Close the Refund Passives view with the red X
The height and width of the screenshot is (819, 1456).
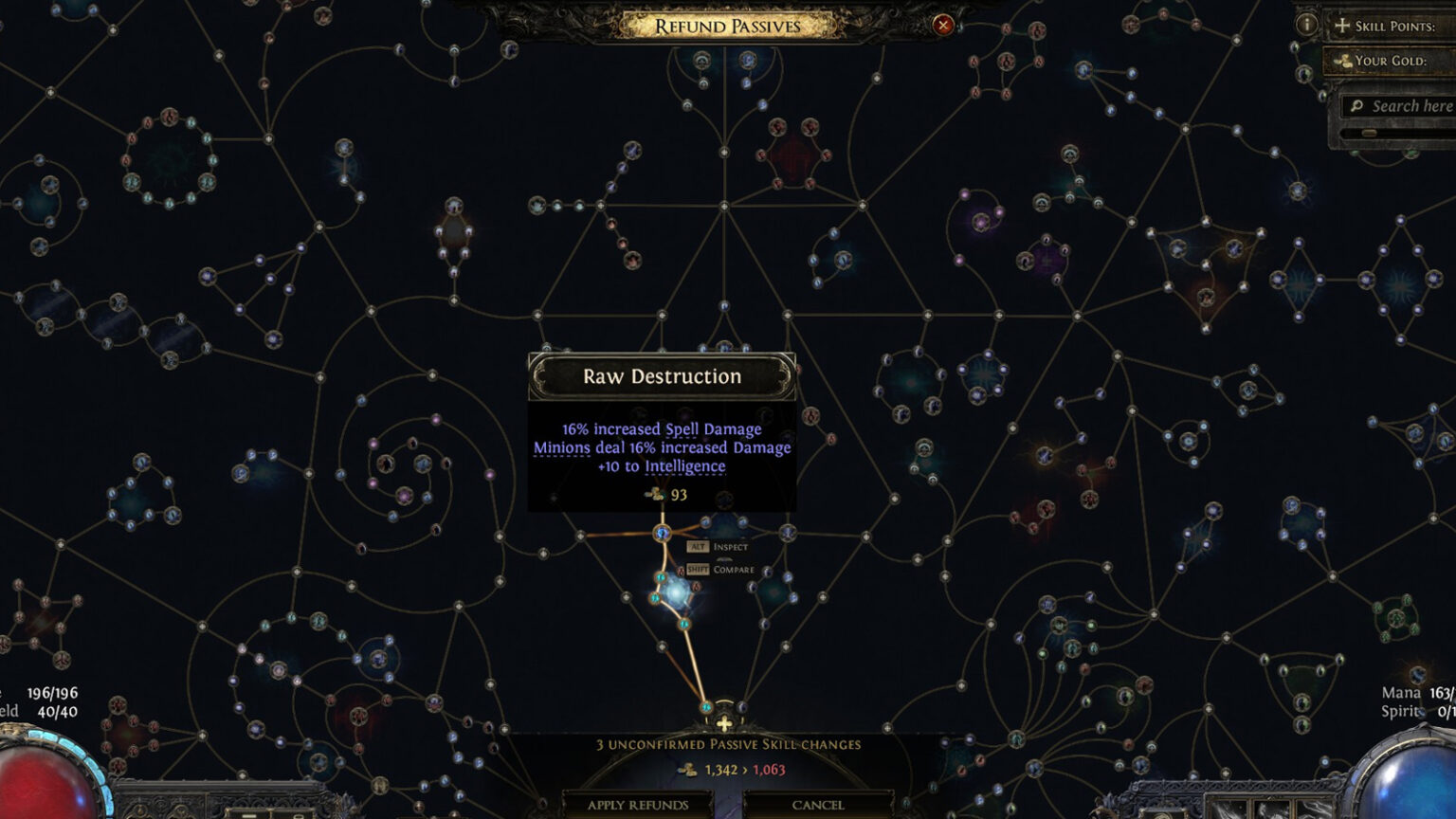pyautogui.click(x=941, y=26)
